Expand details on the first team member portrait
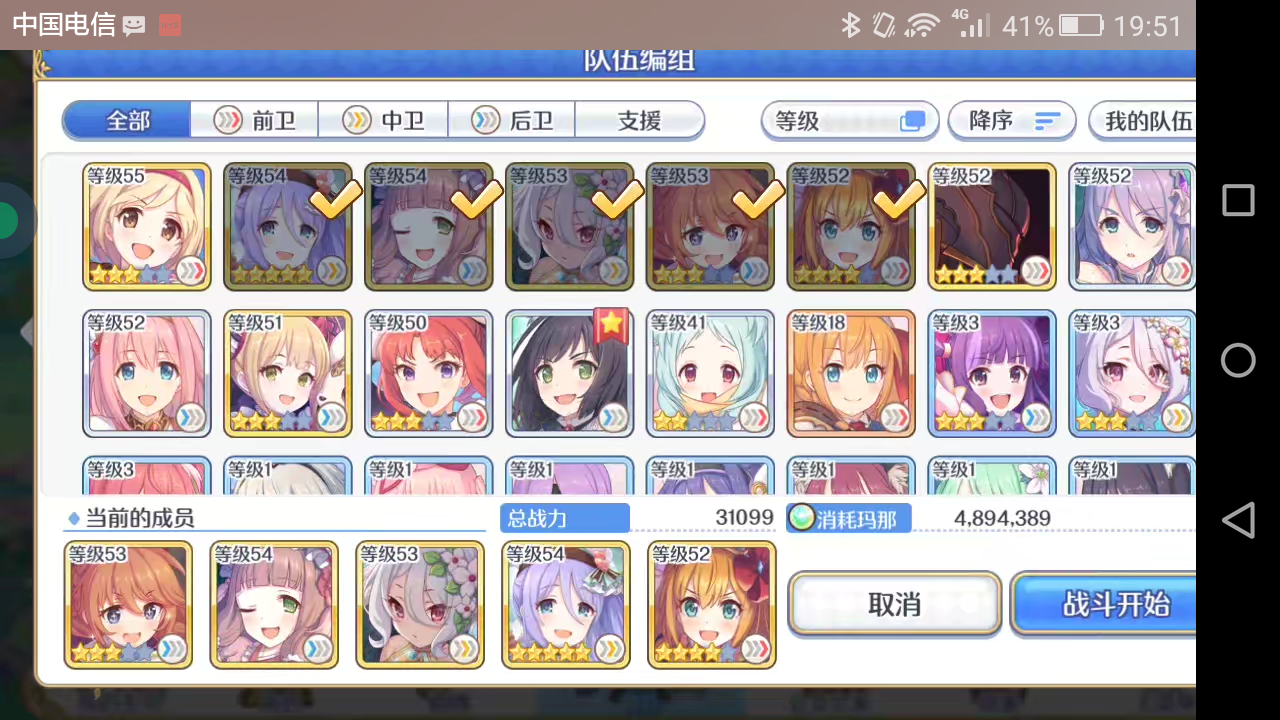 coord(128,603)
